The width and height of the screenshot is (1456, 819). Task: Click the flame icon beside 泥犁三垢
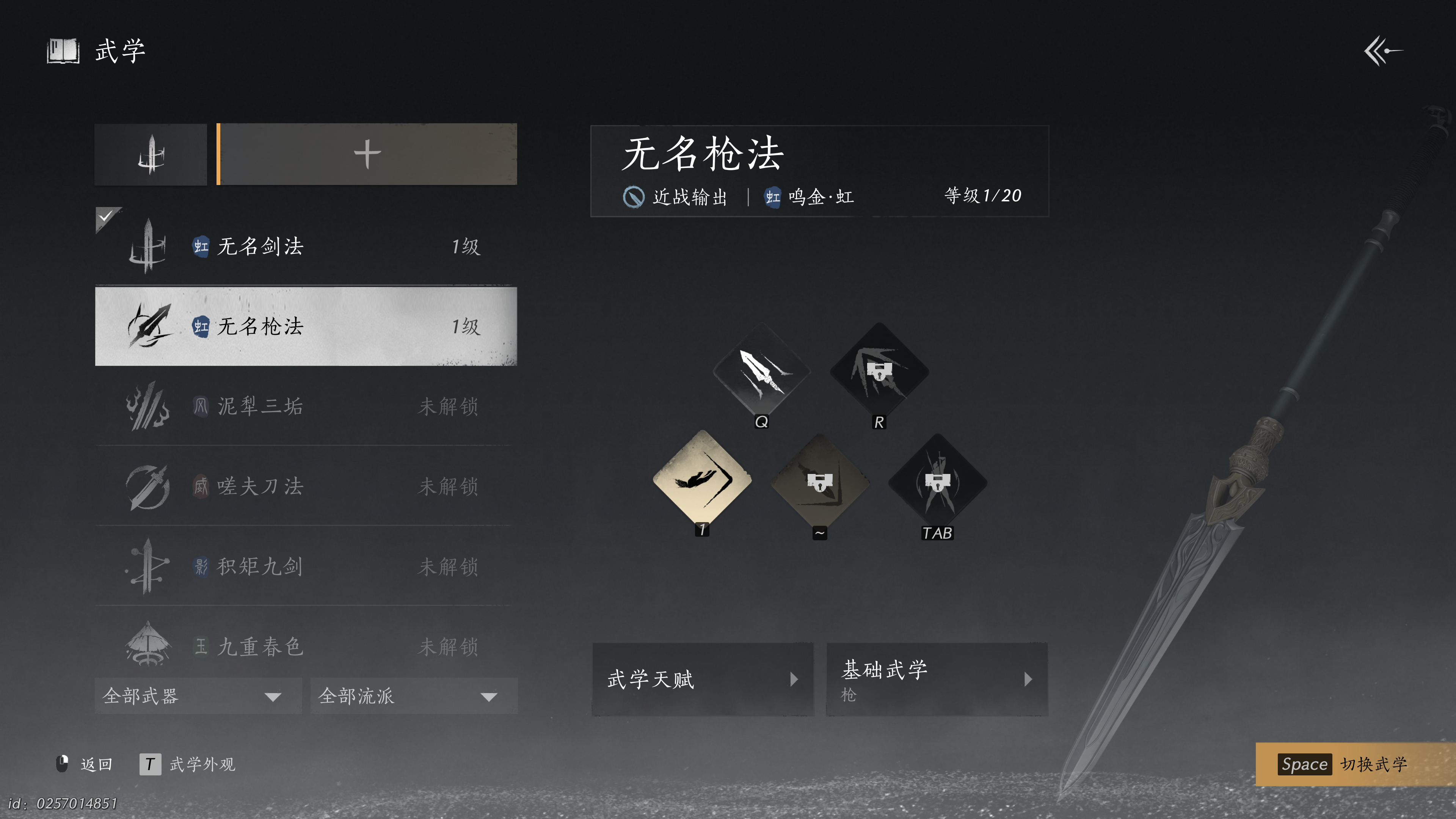149,406
